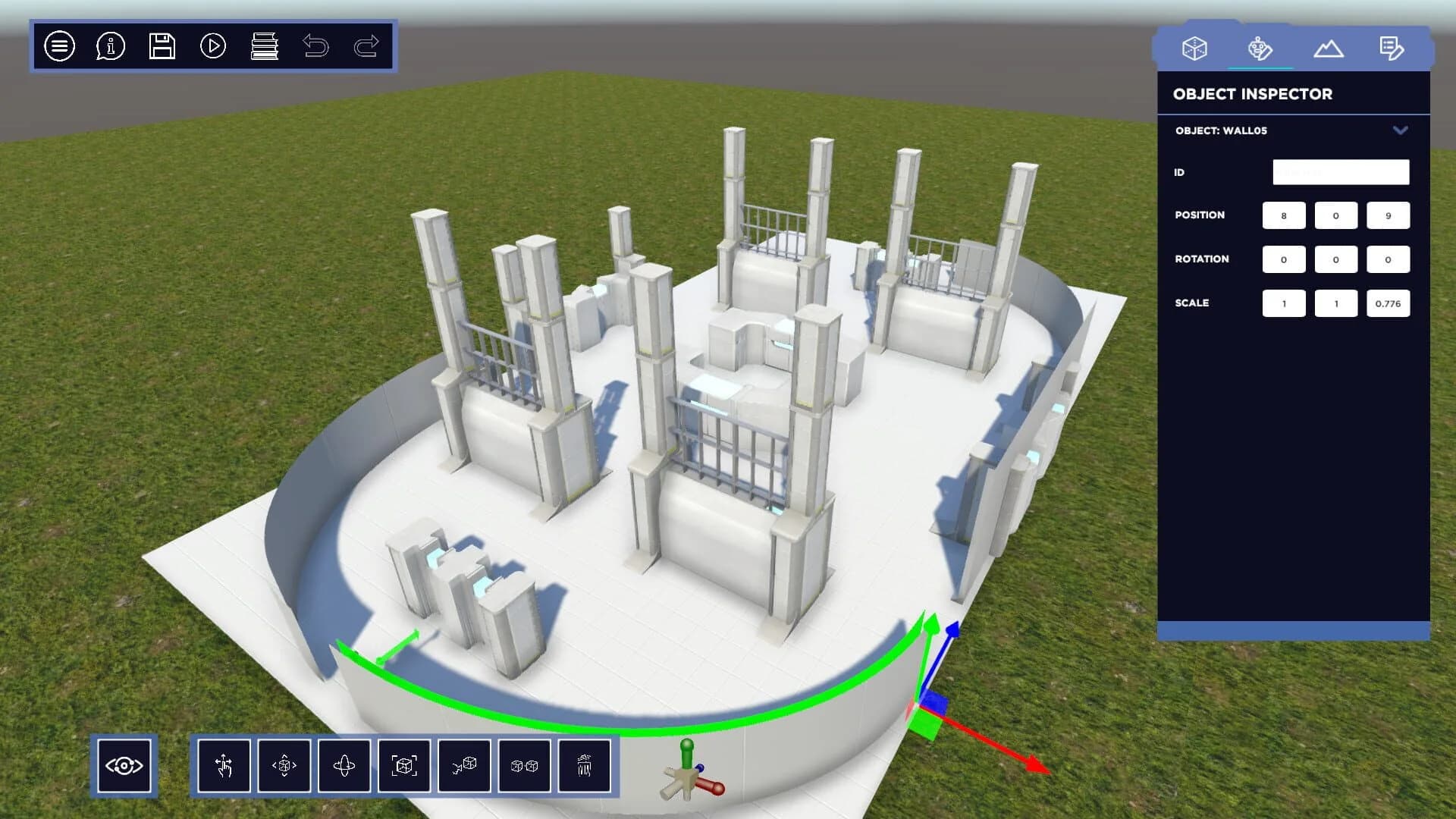Toggle the free translate gizmo tool
This screenshot has width=1456, height=819.
coord(284,766)
